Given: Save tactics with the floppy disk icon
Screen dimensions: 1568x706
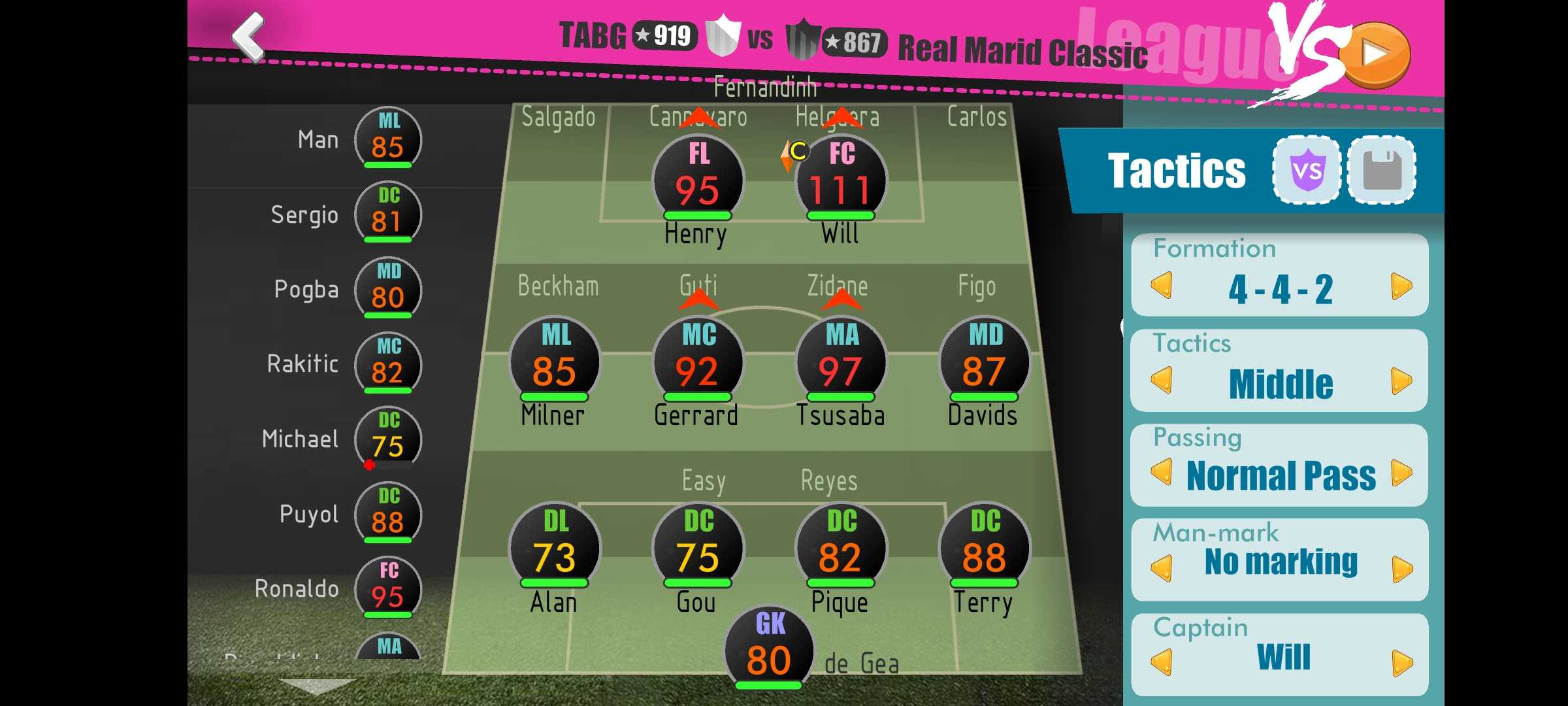Looking at the screenshot, I should click(x=1382, y=171).
